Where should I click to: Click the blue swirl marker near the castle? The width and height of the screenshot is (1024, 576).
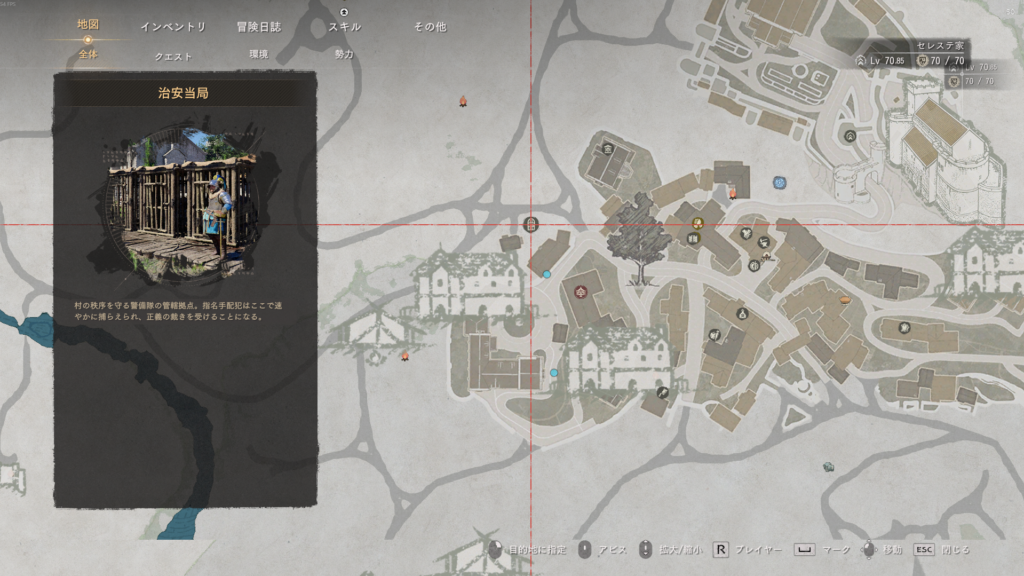779,183
